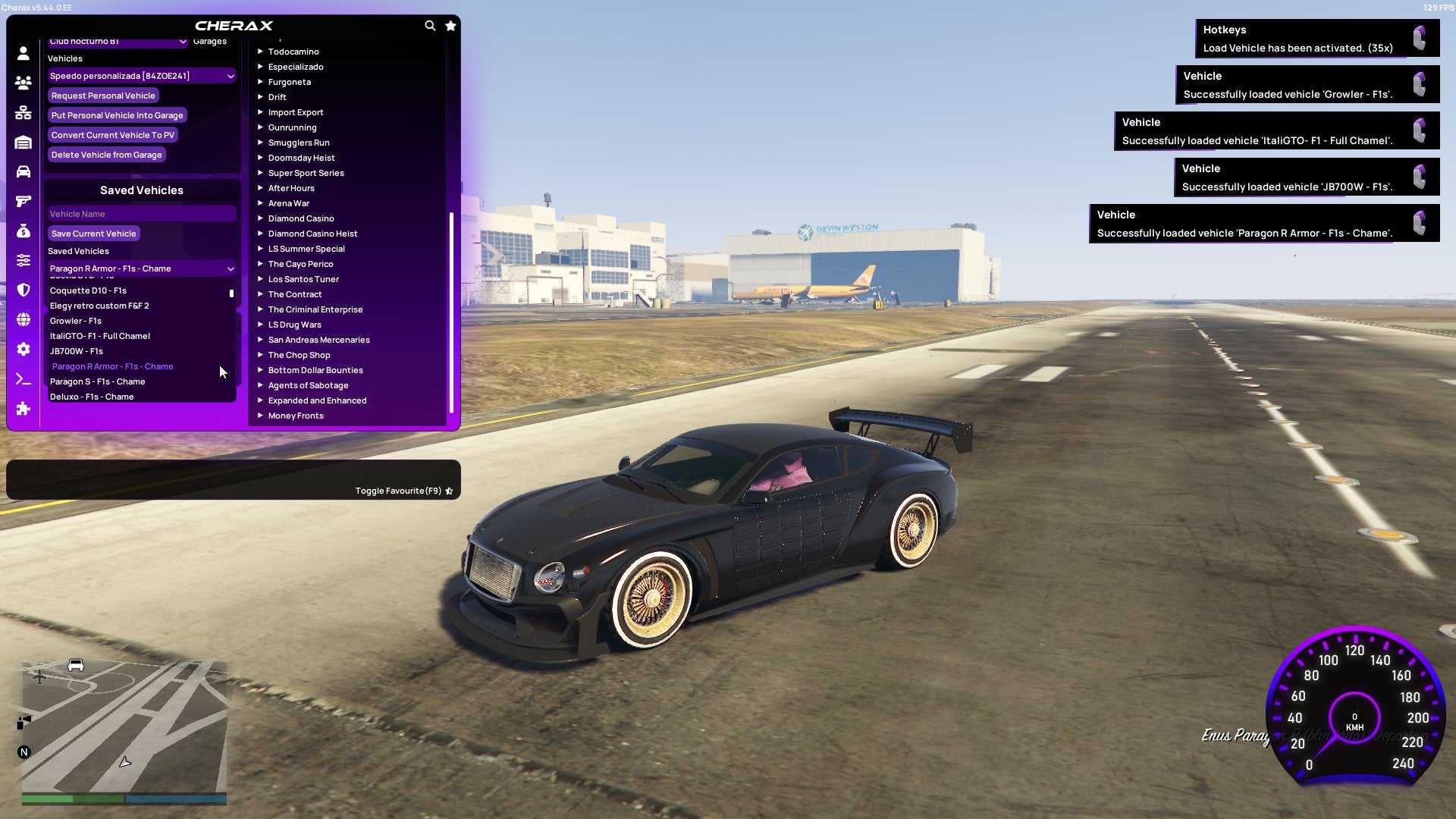Viewport: 1456px width, 819px height.
Task: Select the Players group icon
Action: 23,82
